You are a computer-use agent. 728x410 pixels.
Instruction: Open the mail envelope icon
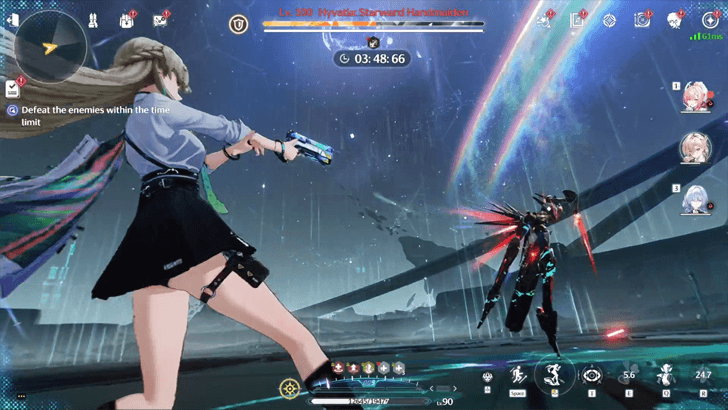click(160, 20)
